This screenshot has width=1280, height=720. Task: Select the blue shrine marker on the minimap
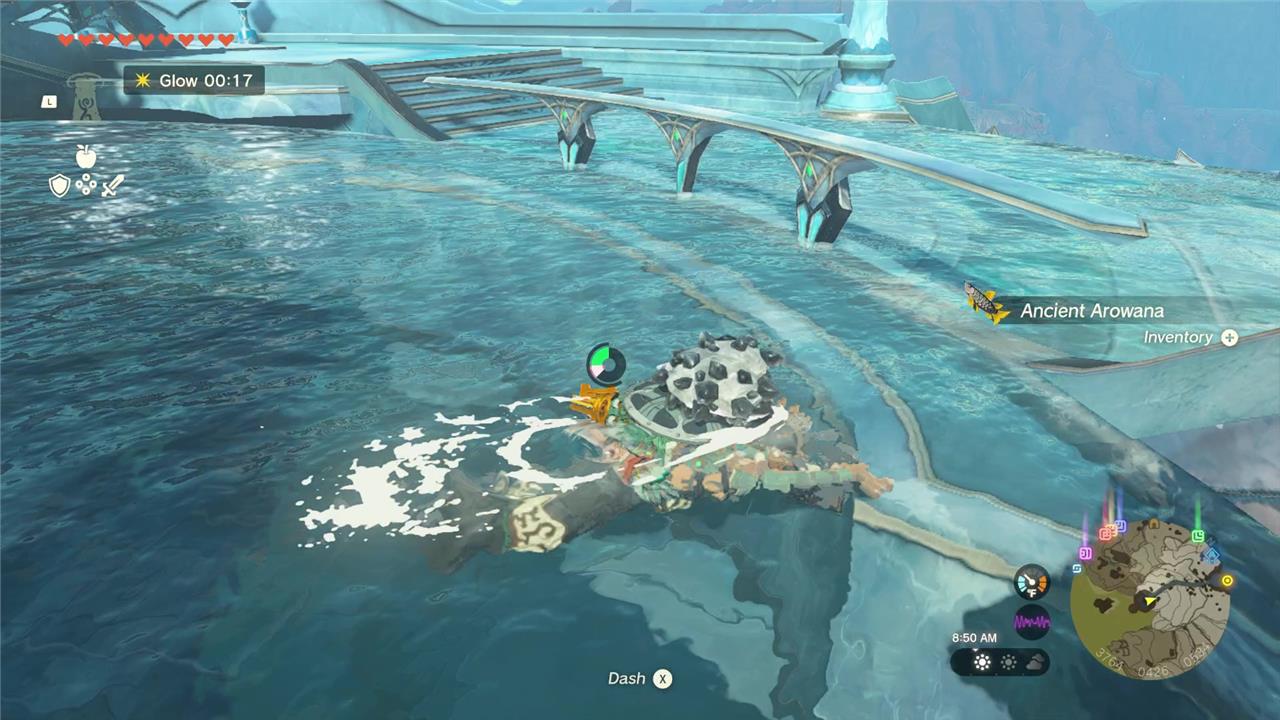click(1212, 553)
